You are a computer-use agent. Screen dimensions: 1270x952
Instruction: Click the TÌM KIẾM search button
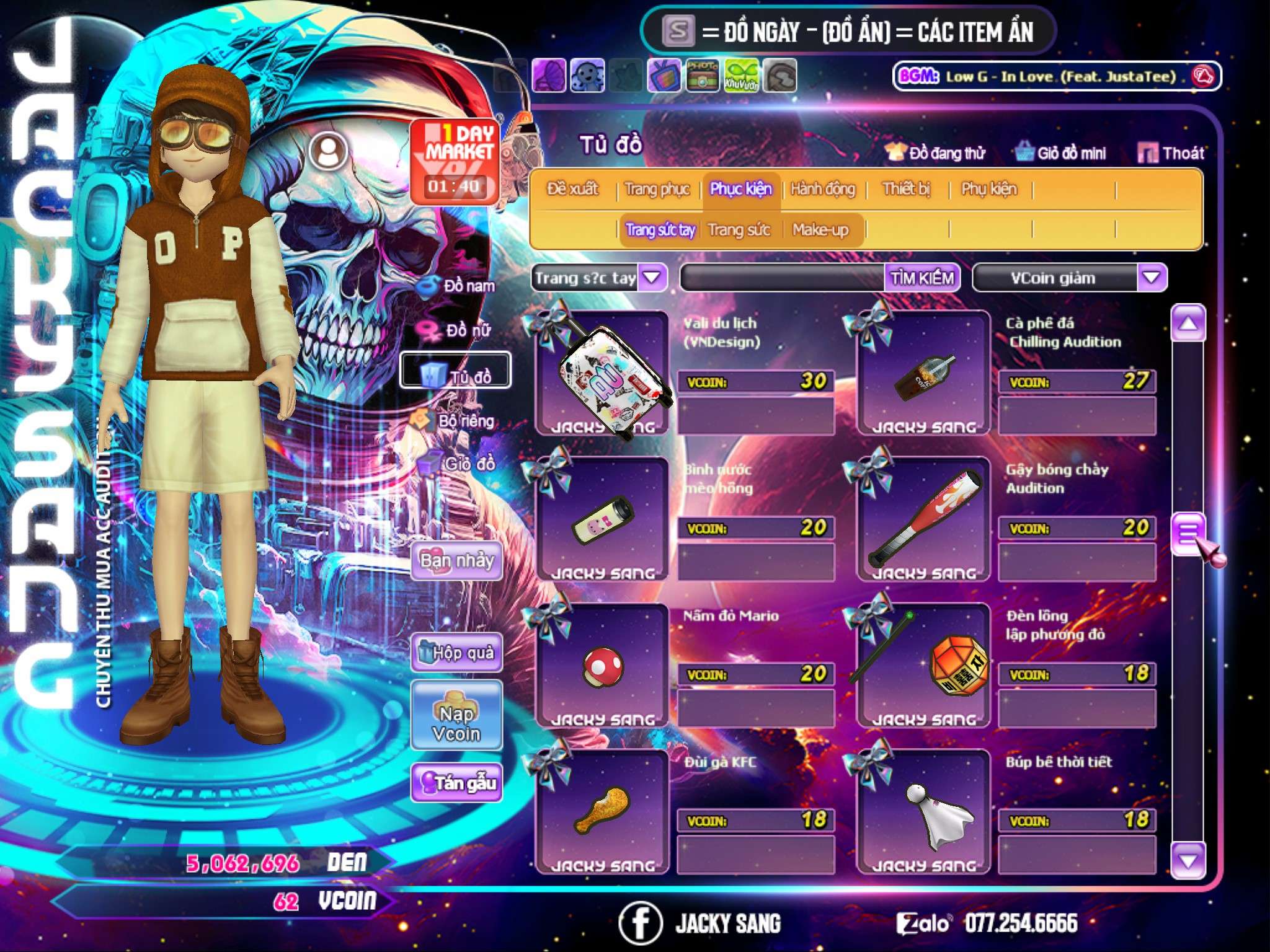click(x=921, y=278)
